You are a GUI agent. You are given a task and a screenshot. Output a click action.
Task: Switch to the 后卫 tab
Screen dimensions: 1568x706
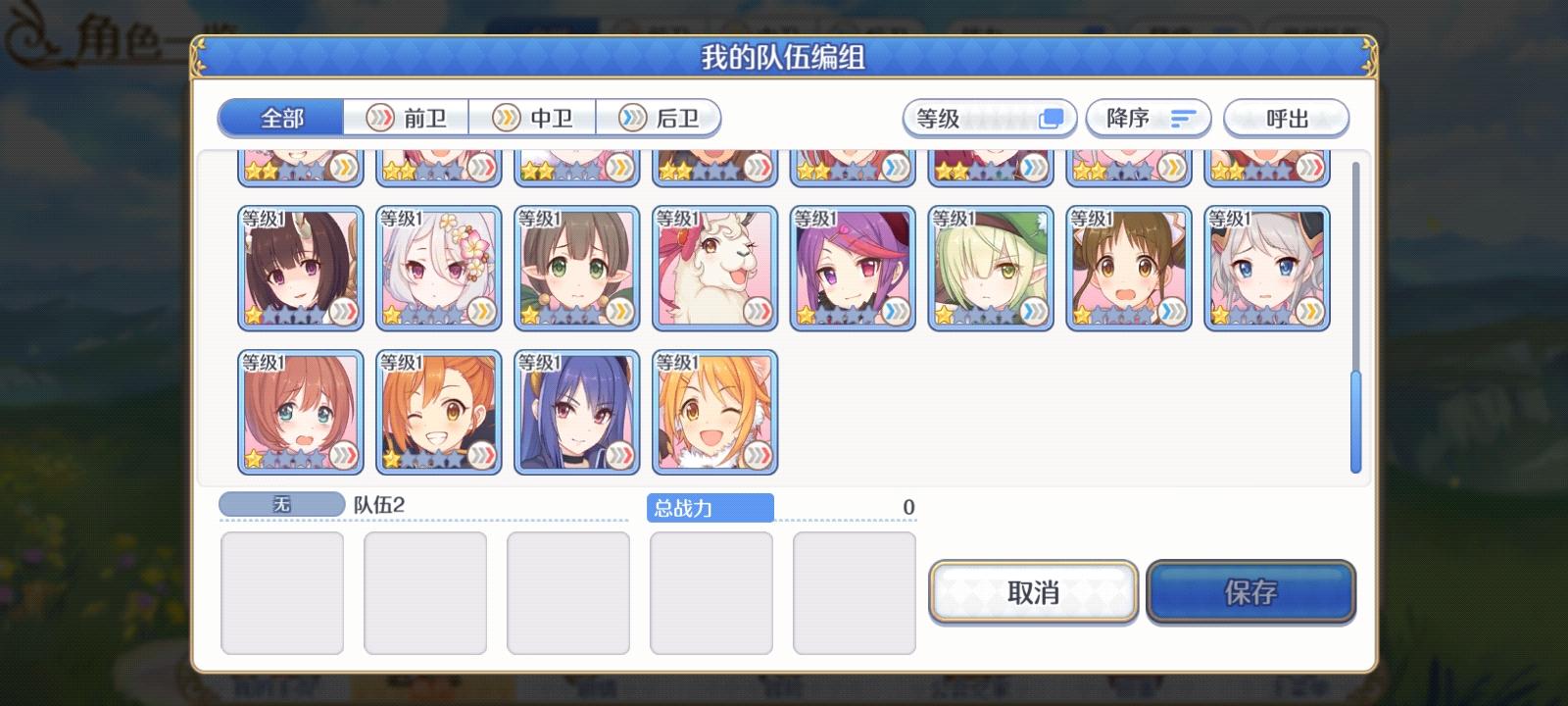click(660, 118)
